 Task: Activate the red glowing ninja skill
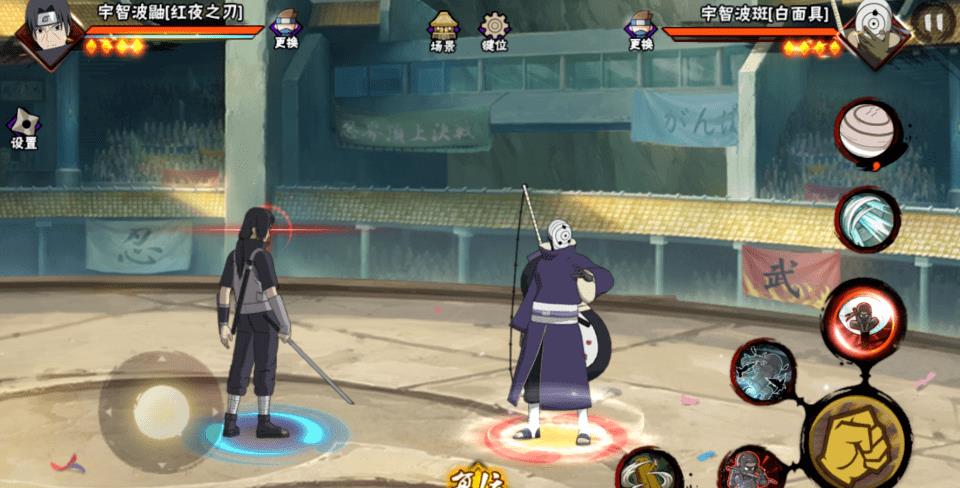850,317
